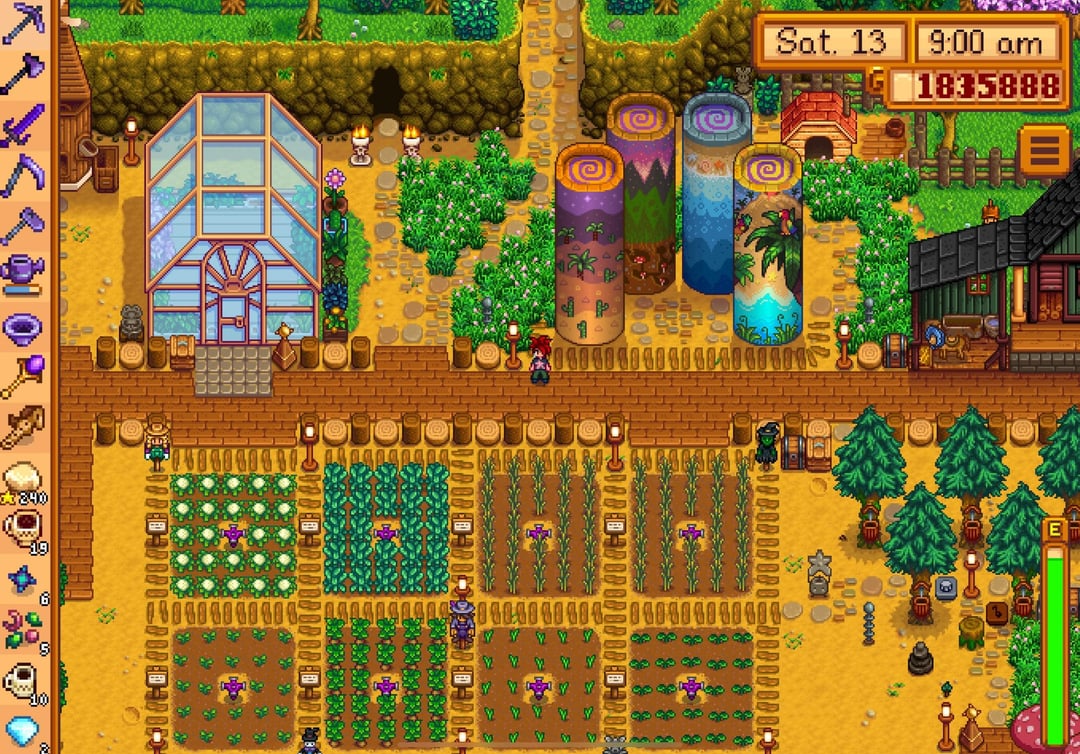Select the purple-orbed scepter wand

point(22,376)
